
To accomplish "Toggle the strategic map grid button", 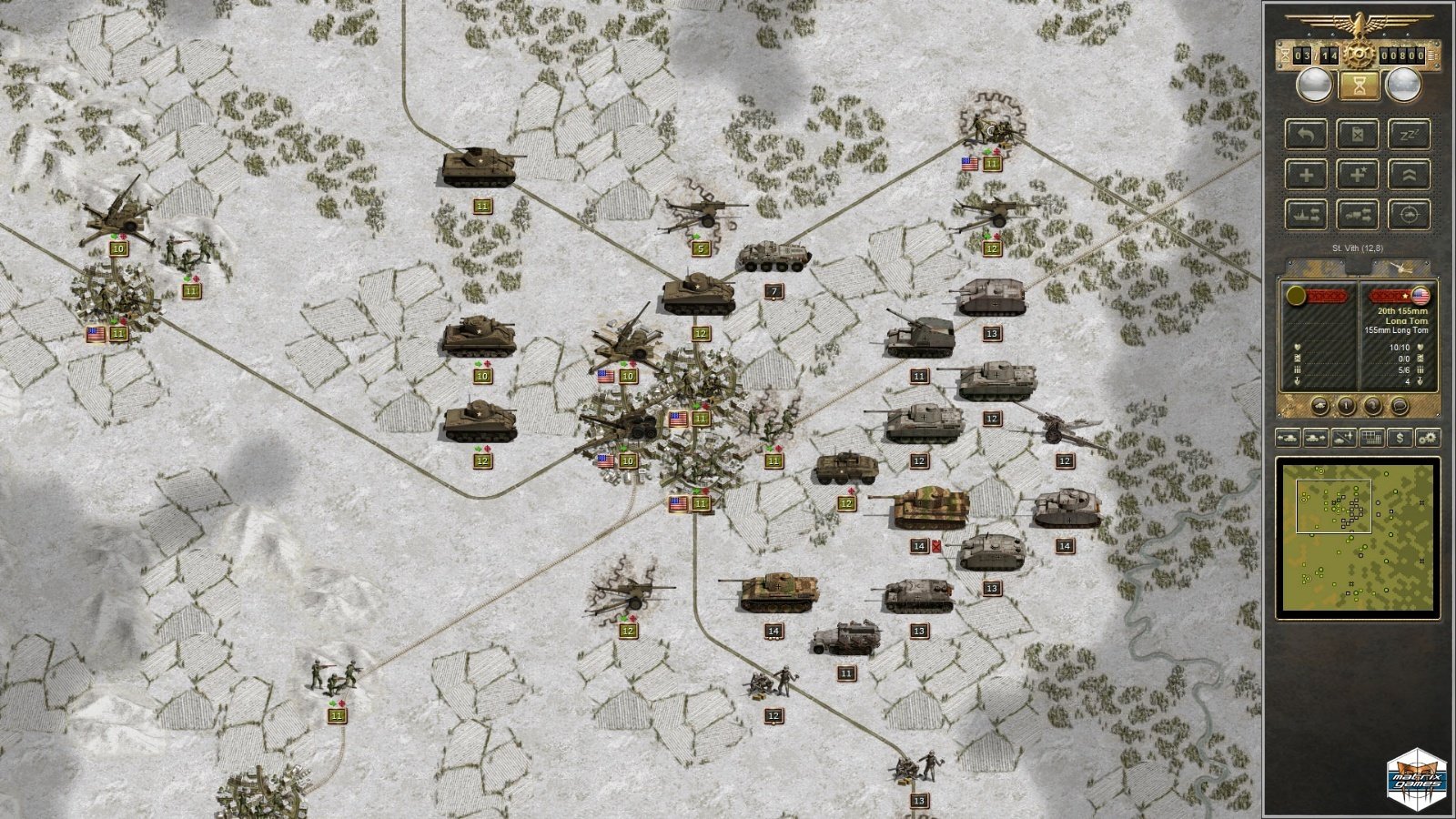I will 1371,438.
